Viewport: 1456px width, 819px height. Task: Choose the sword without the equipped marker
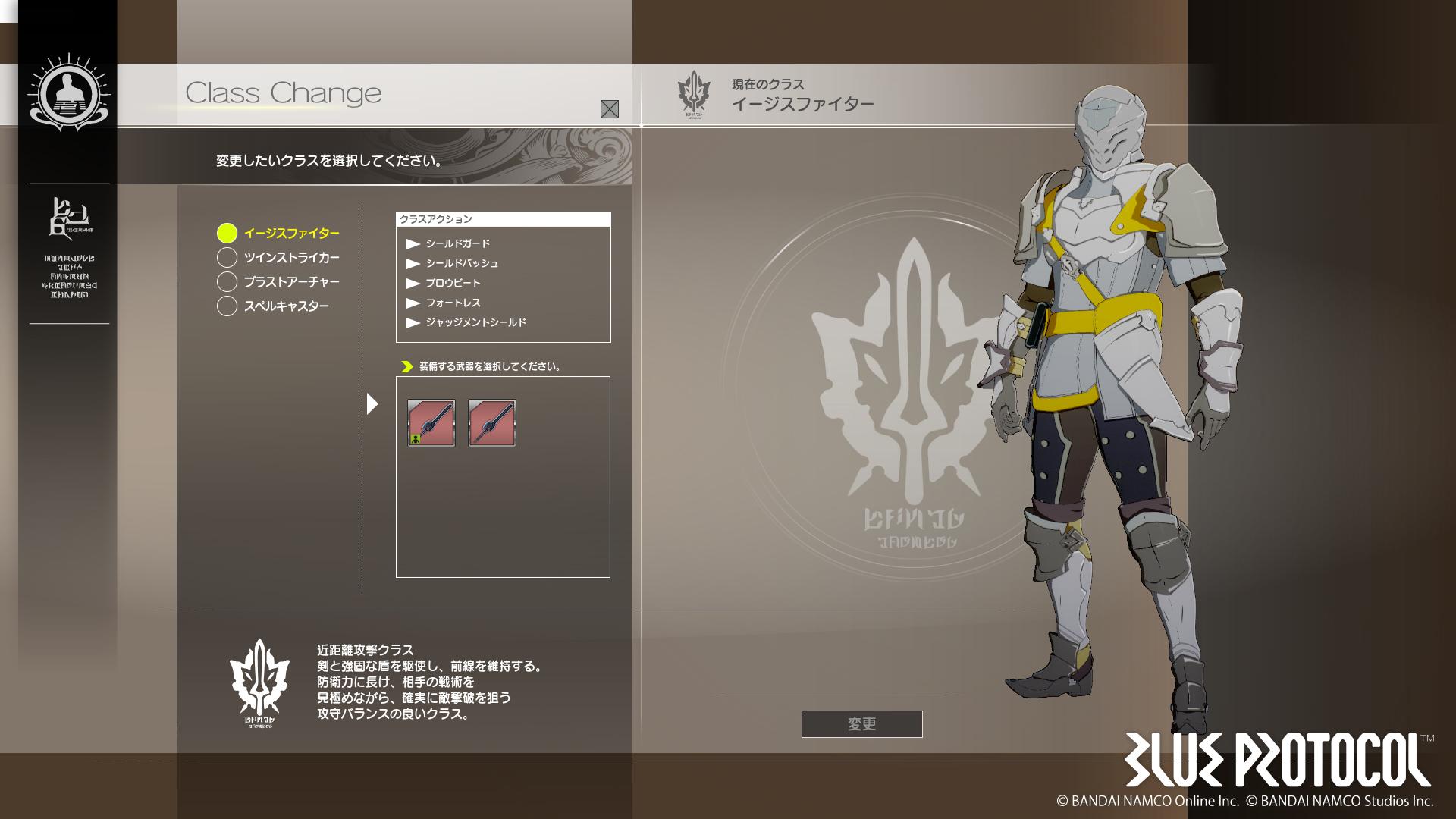coord(491,423)
